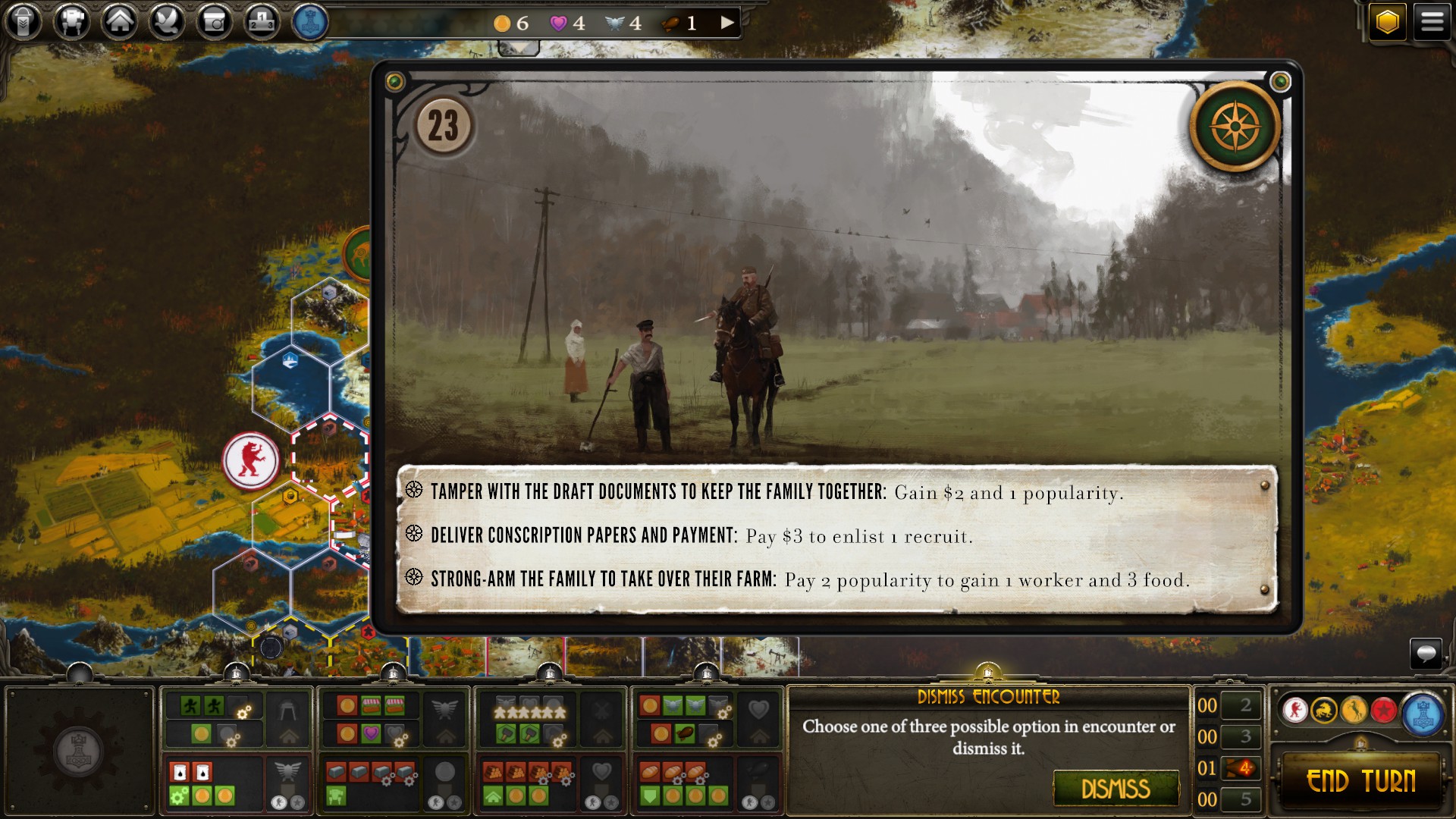
Task: Open the popularity dove icon in toolbar
Action: 168,22
